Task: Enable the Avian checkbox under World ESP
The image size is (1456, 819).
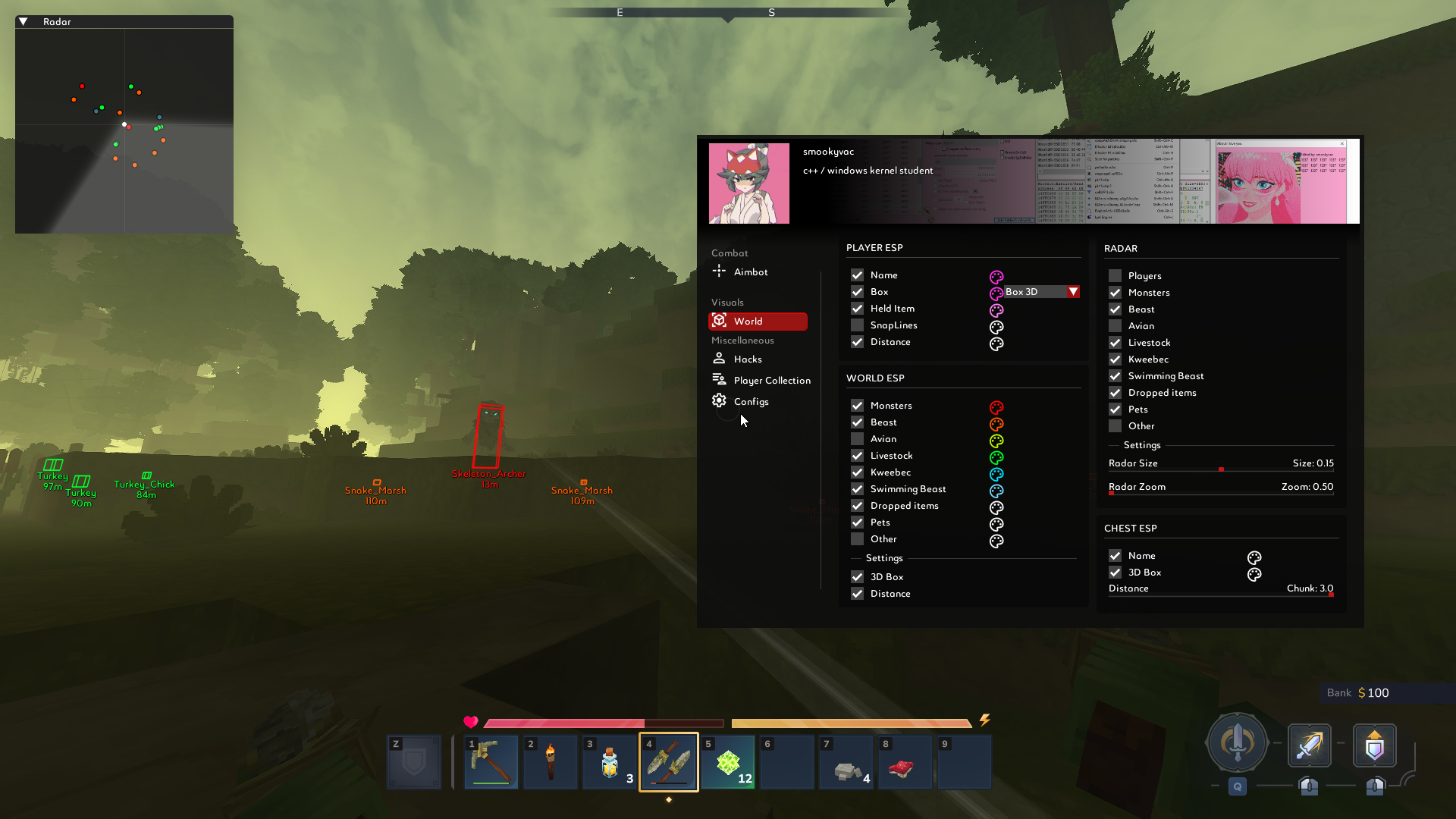Action: pos(857,439)
